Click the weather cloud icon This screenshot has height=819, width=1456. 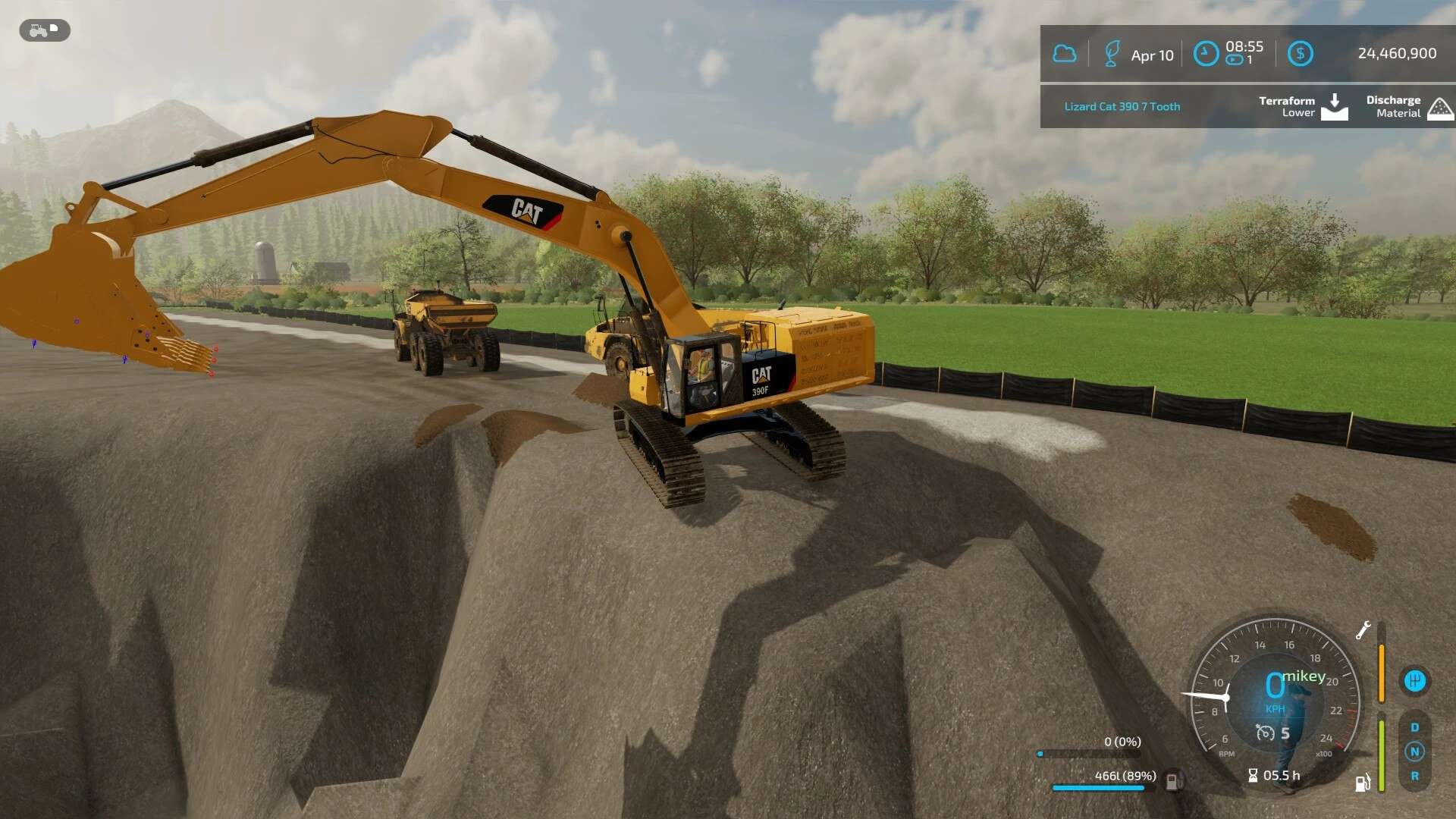(1065, 54)
